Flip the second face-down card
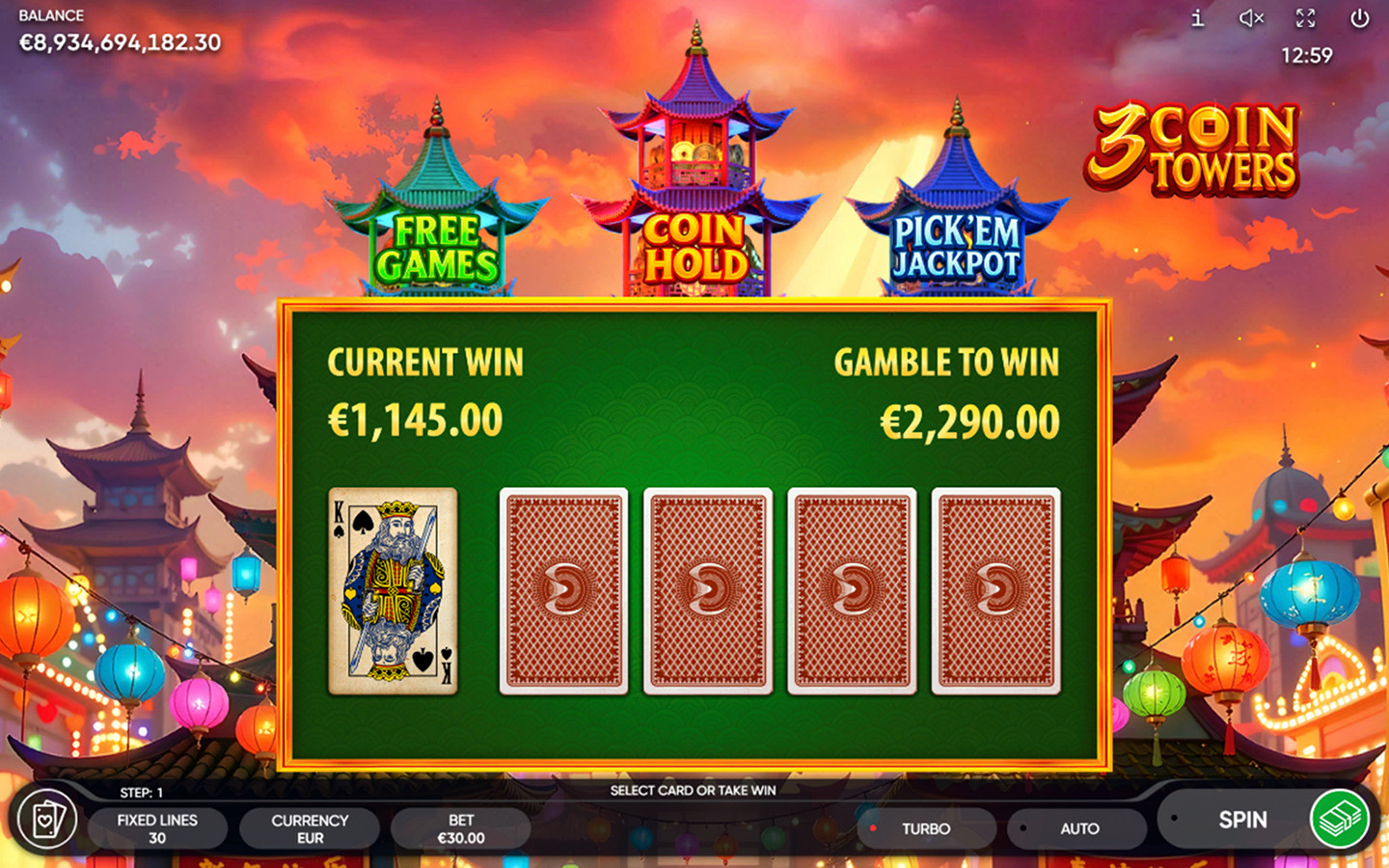This screenshot has height=868, width=1389. 709,592
